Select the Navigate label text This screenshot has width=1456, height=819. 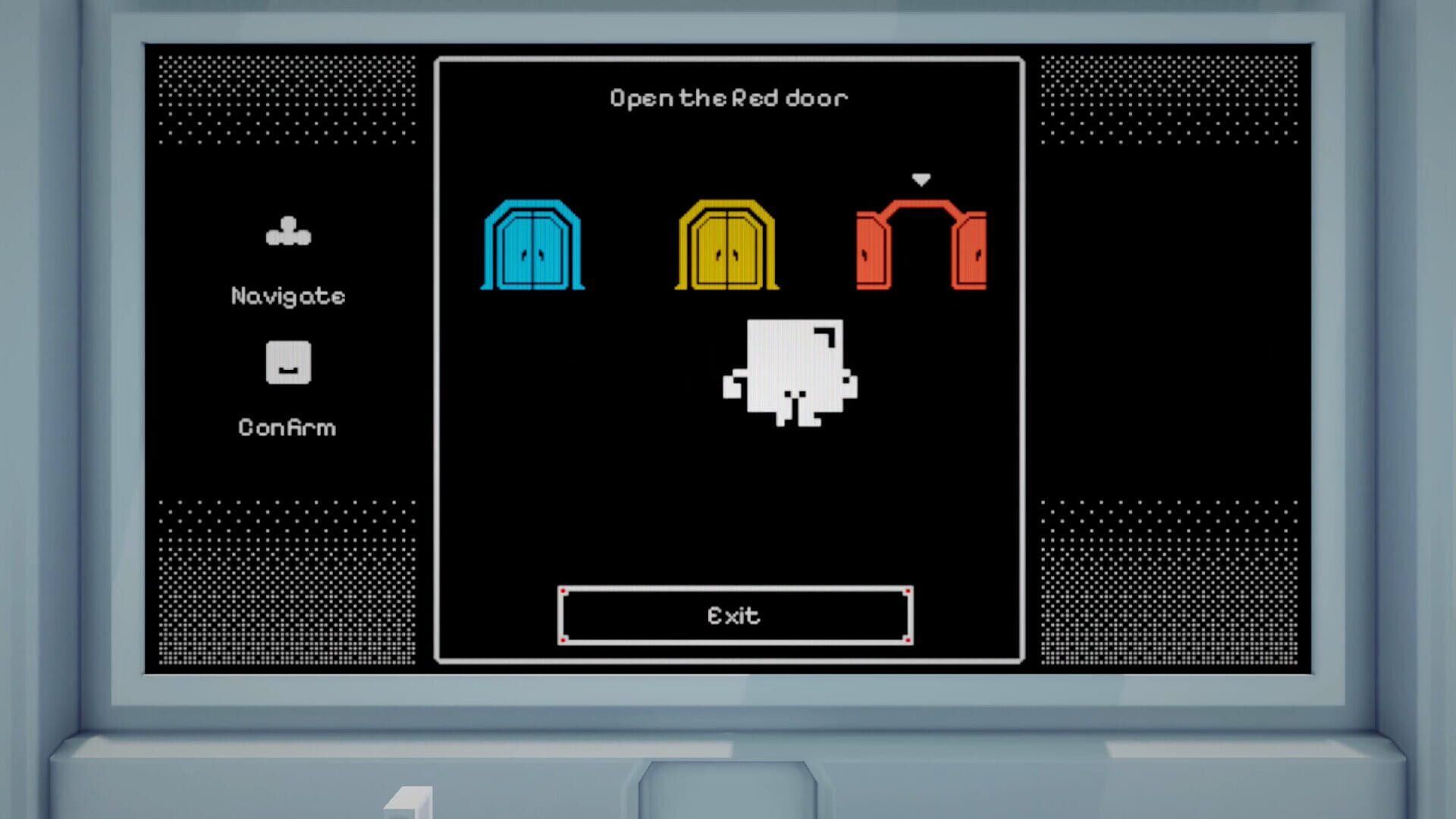pyautogui.click(x=288, y=296)
